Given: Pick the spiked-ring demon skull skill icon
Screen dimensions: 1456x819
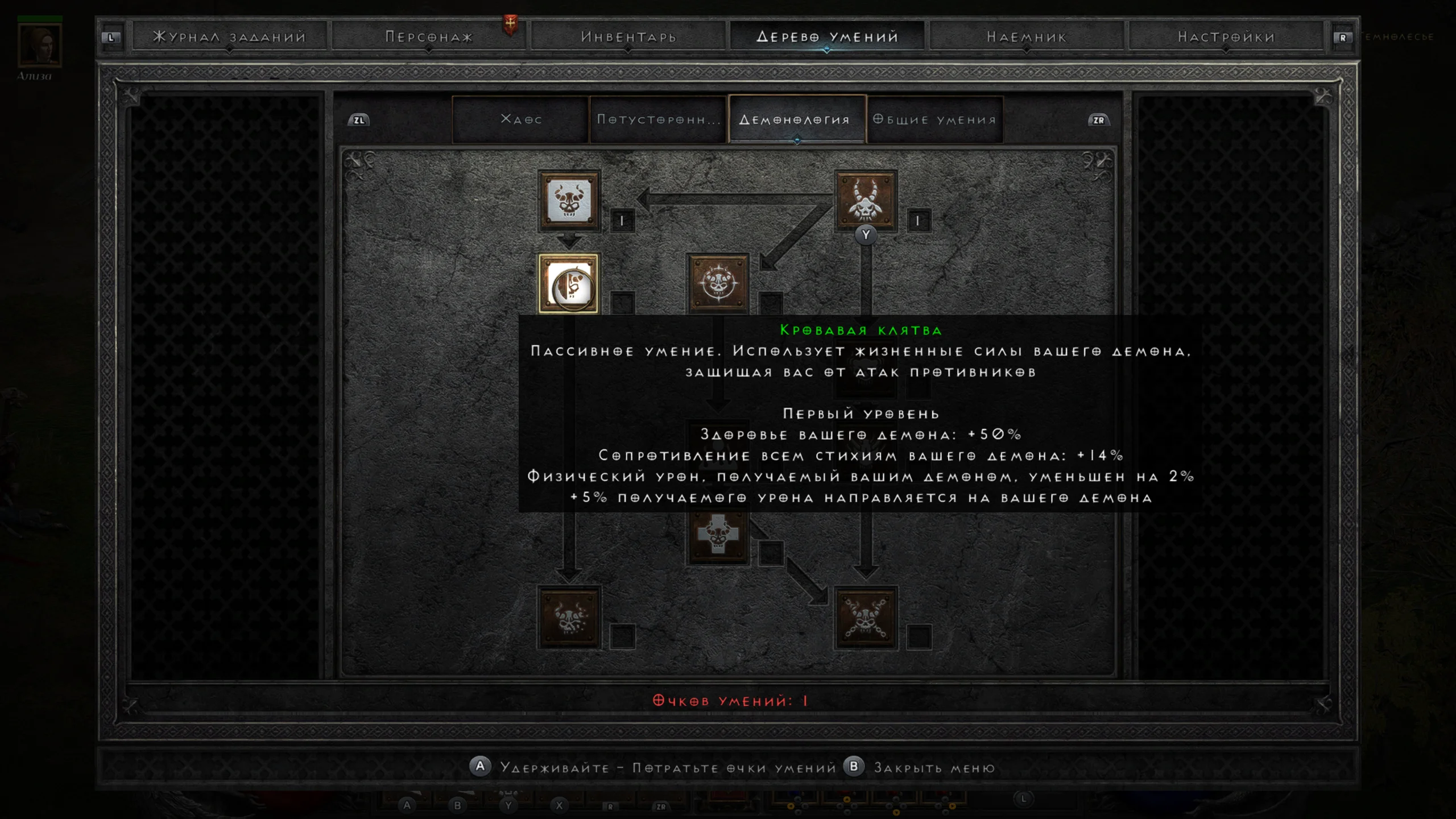Looking at the screenshot, I should click(x=718, y=284).
